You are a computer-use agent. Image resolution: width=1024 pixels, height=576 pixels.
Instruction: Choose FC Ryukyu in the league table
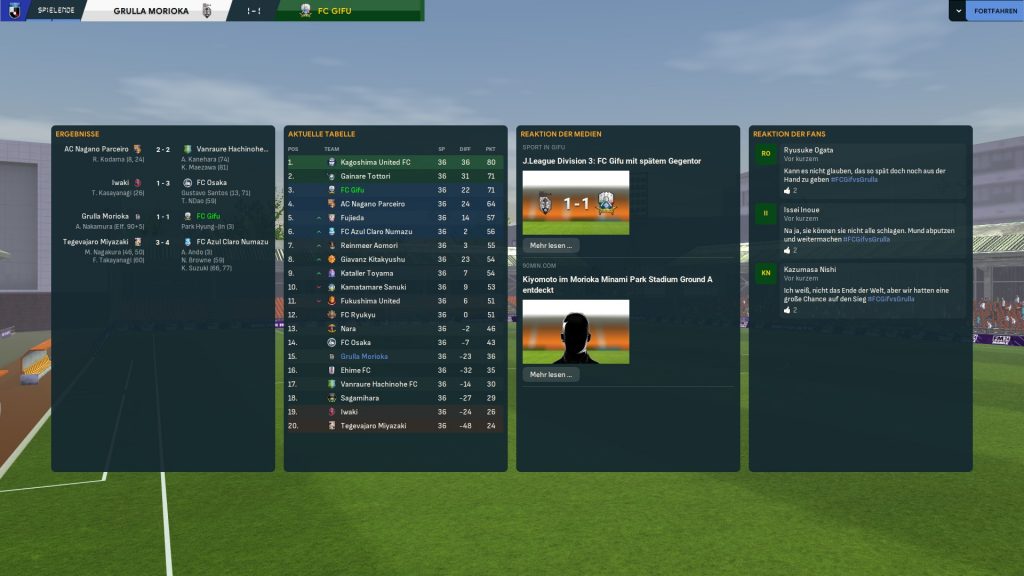358,315
